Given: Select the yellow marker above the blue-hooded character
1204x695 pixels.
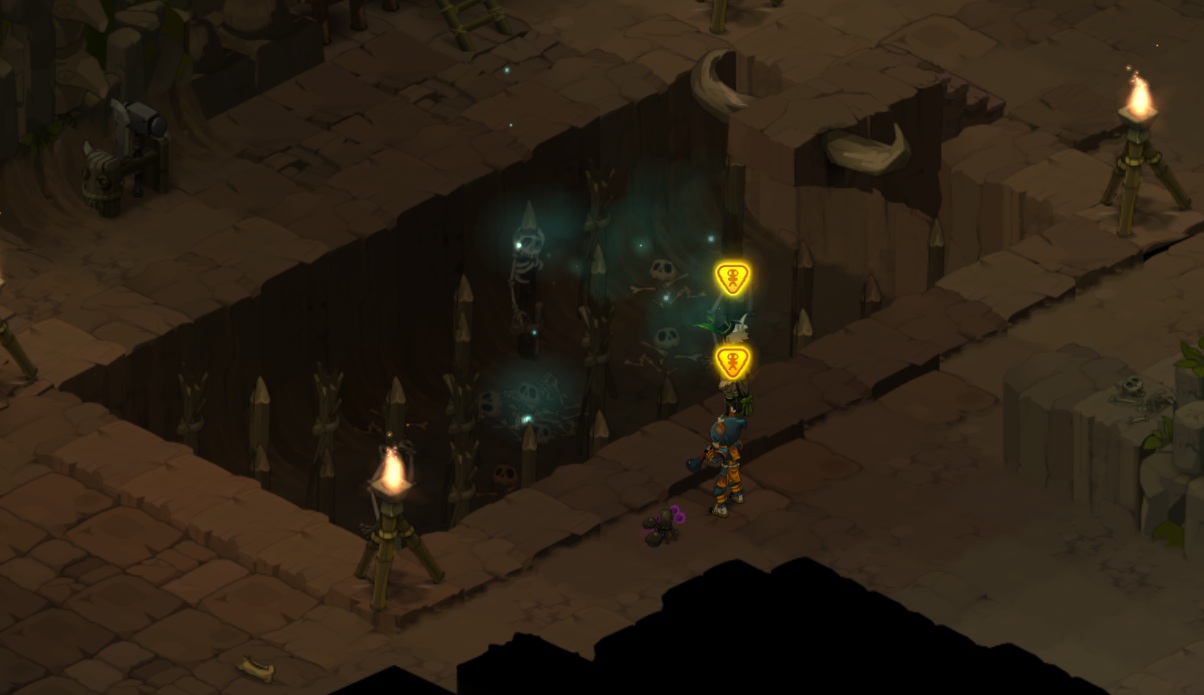Looking at the screenshot, I should pyautogui.click(x=733, y=361).
